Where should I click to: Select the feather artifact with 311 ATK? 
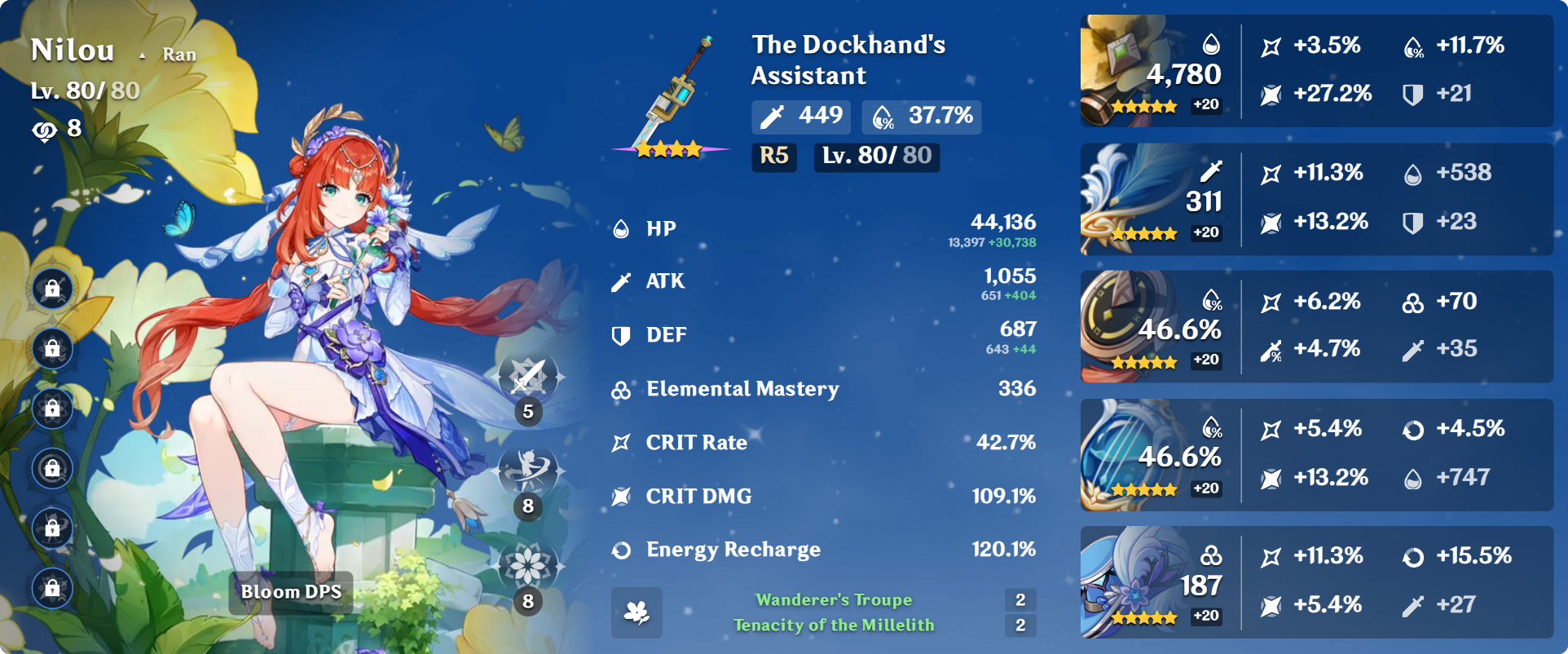click(1152, 200)
